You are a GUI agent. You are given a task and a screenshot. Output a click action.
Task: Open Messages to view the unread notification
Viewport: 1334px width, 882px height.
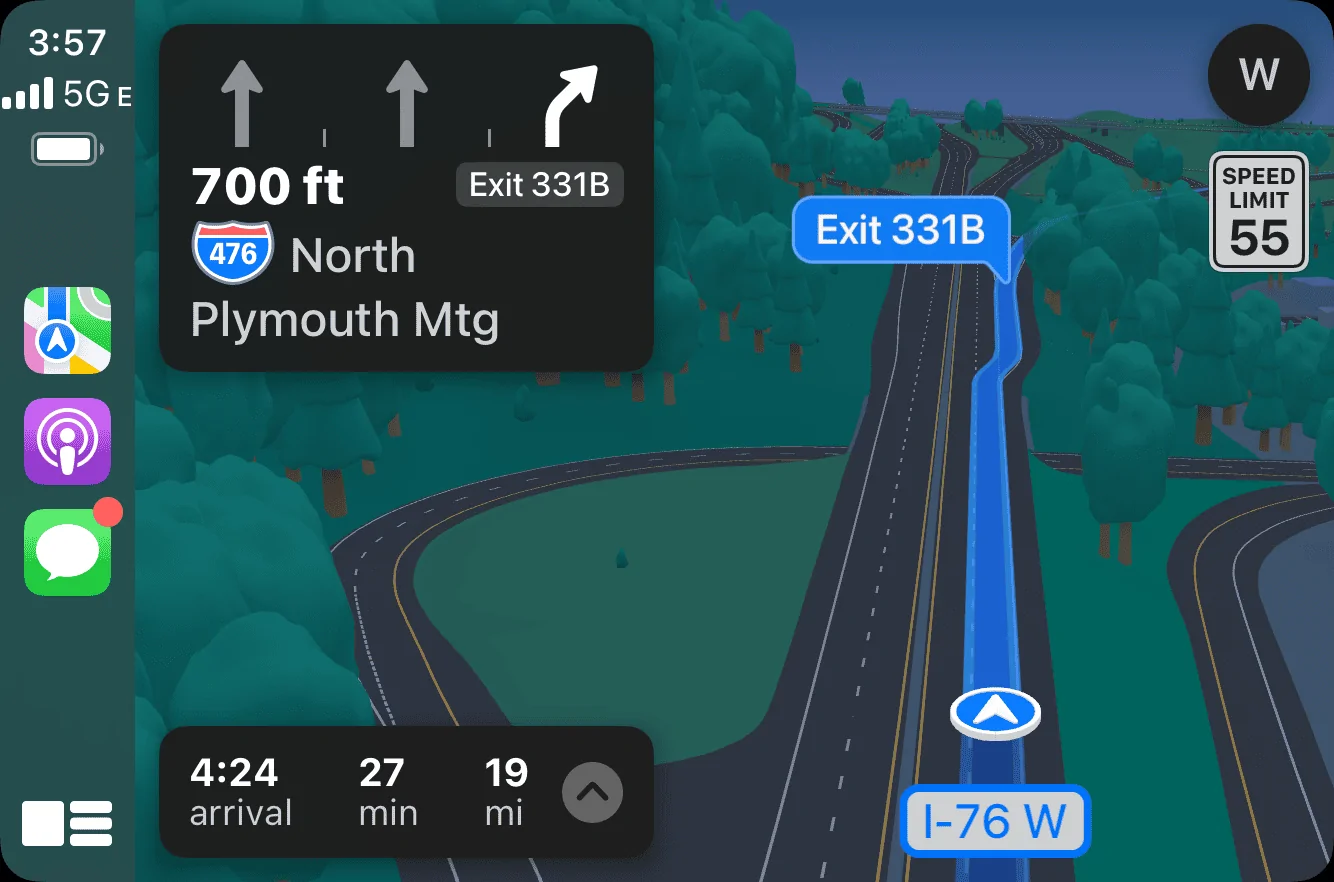tap(67, 553)
